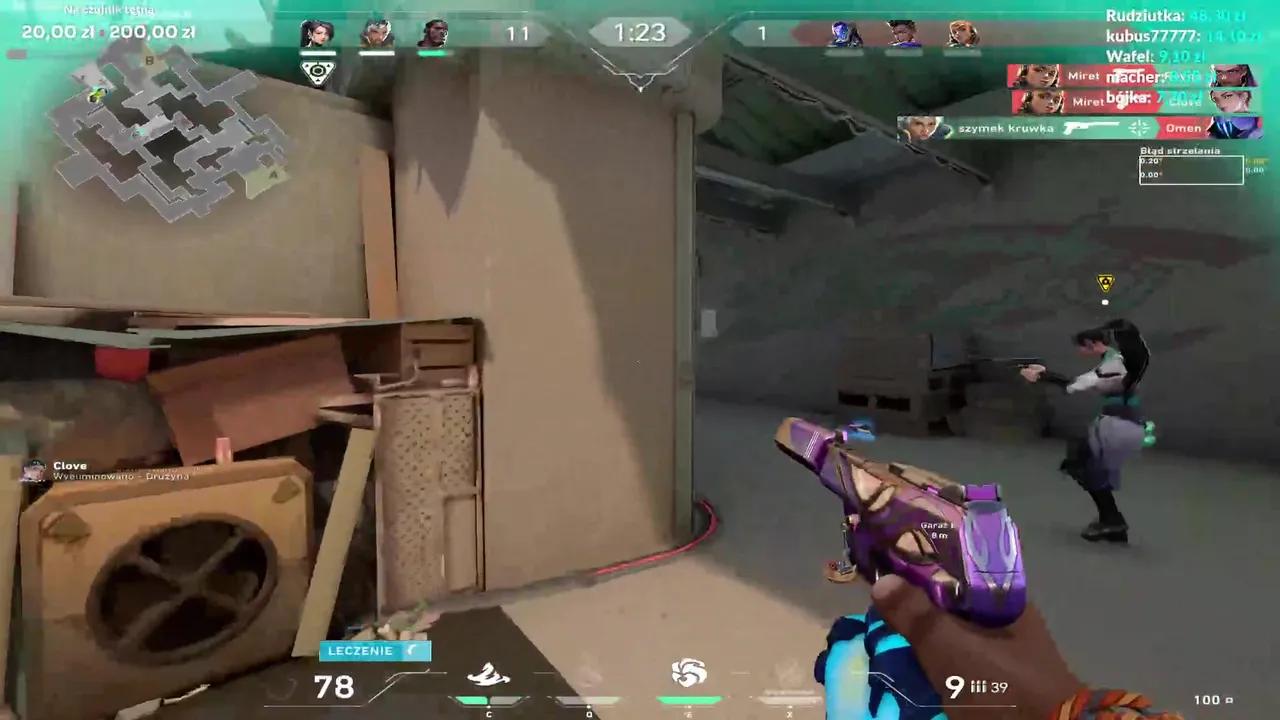Viewport: 1280px width, 720px height.
Task: Switch to the enemy team score showing 1
Action: pyautogui.click(x=762, y=33)
